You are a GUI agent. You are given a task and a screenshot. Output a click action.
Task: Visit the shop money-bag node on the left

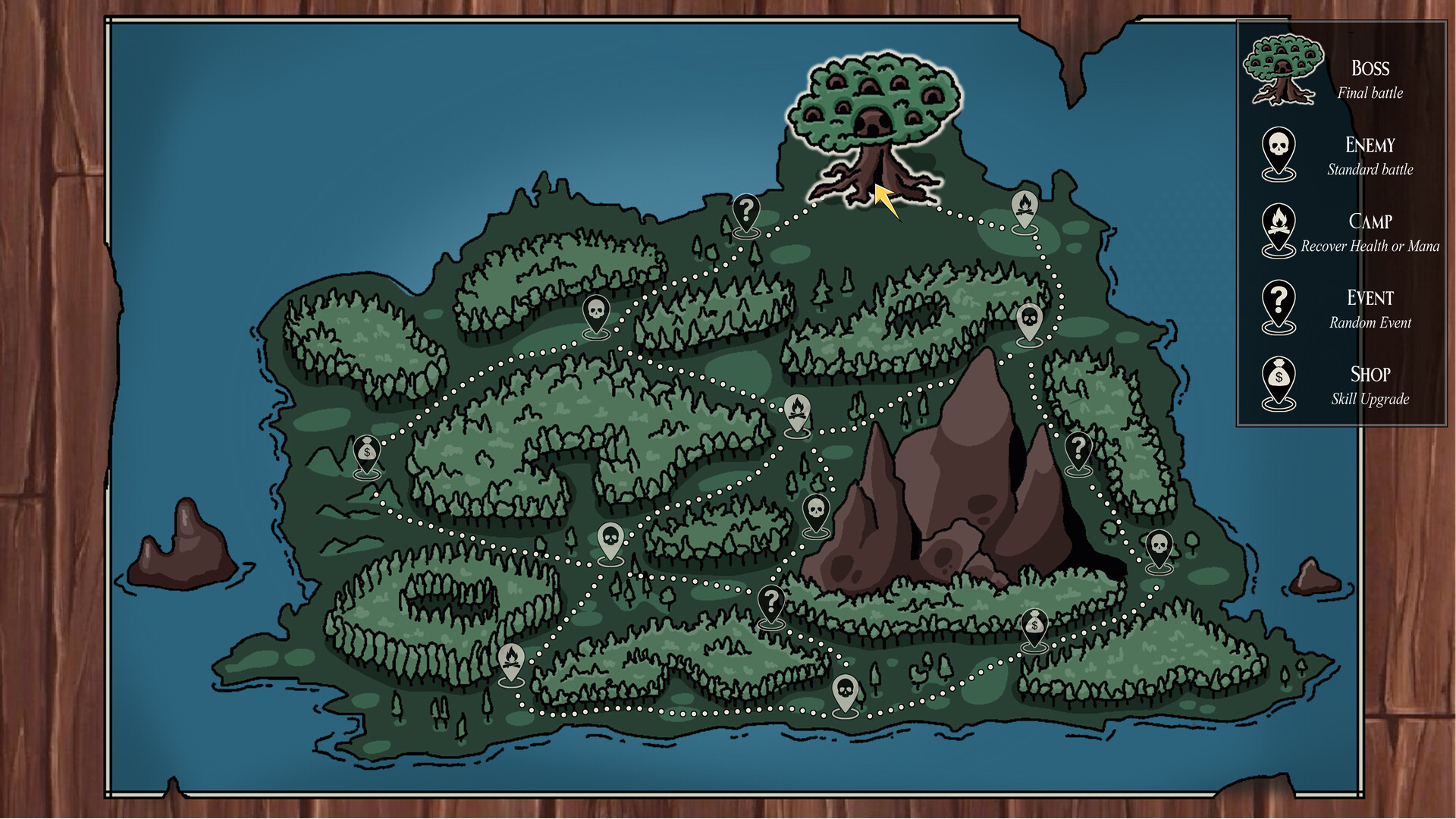[366, 451]
